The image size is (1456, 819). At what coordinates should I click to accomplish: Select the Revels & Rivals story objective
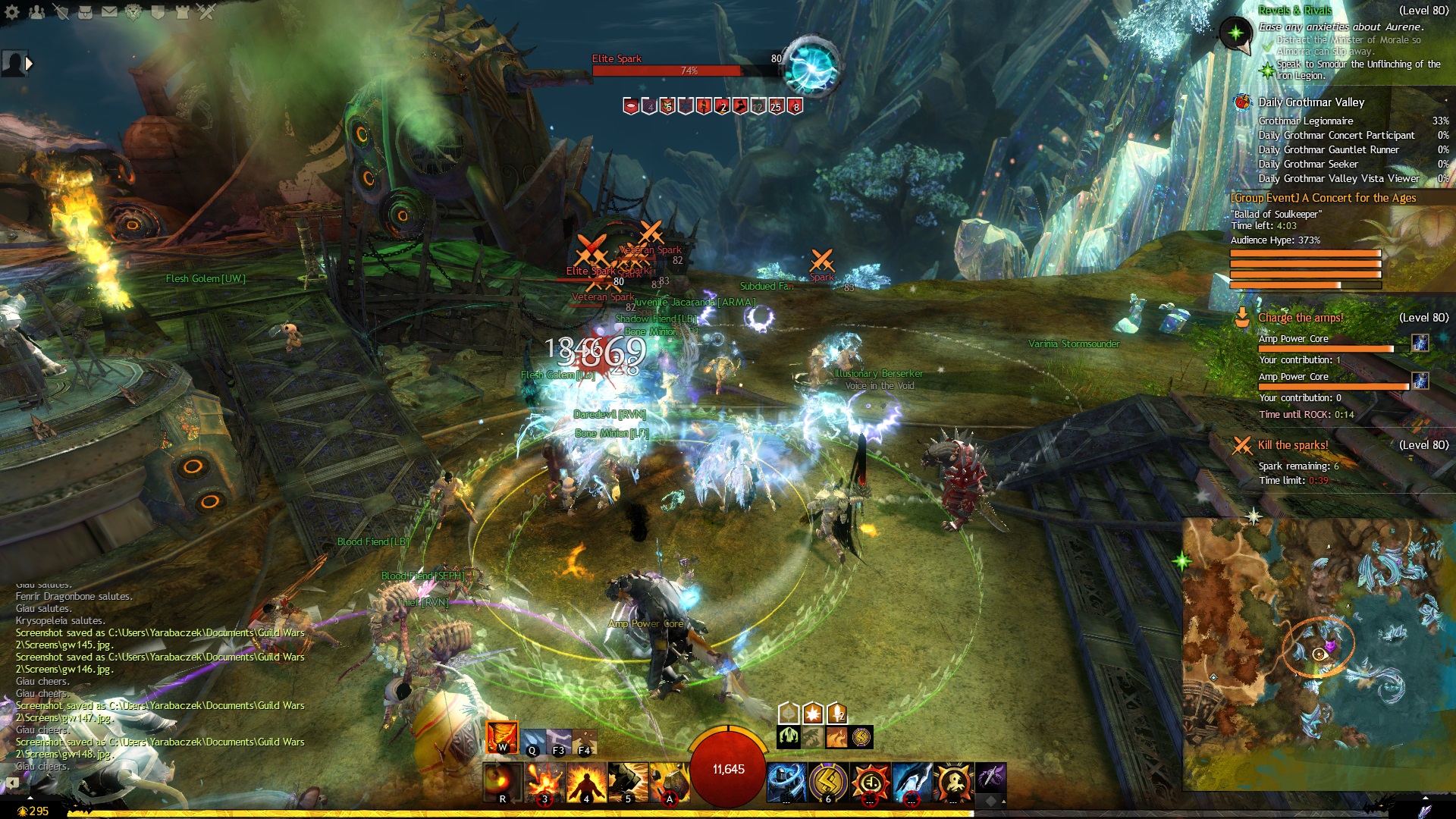point(1294,11)
